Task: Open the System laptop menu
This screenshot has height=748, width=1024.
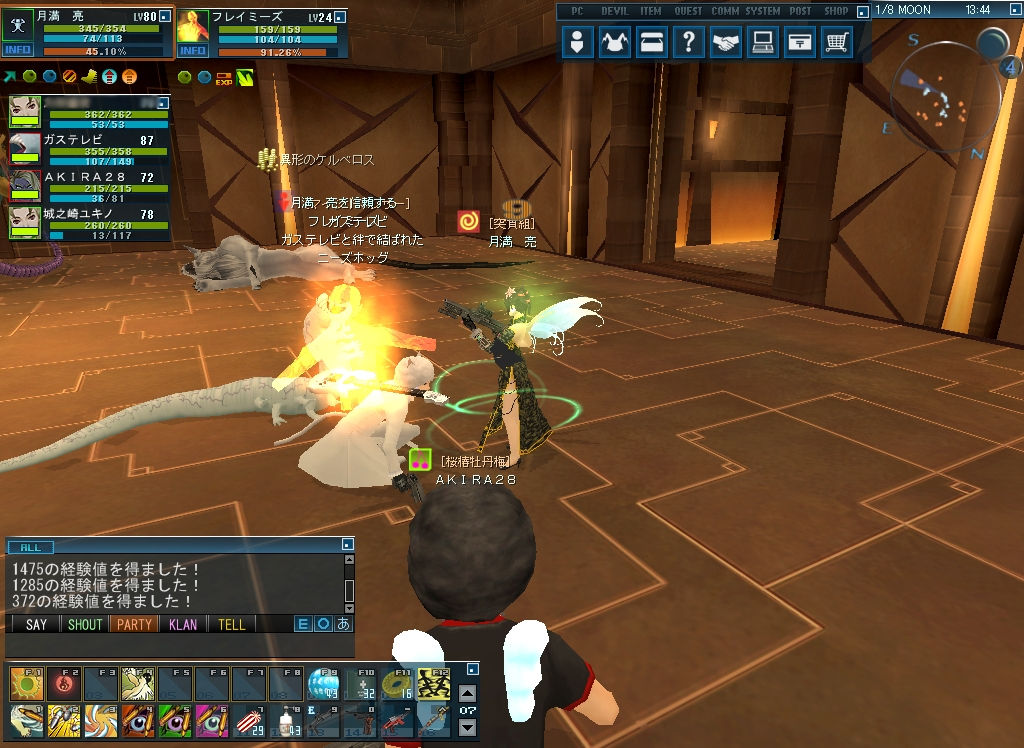Action: point(762,43)
